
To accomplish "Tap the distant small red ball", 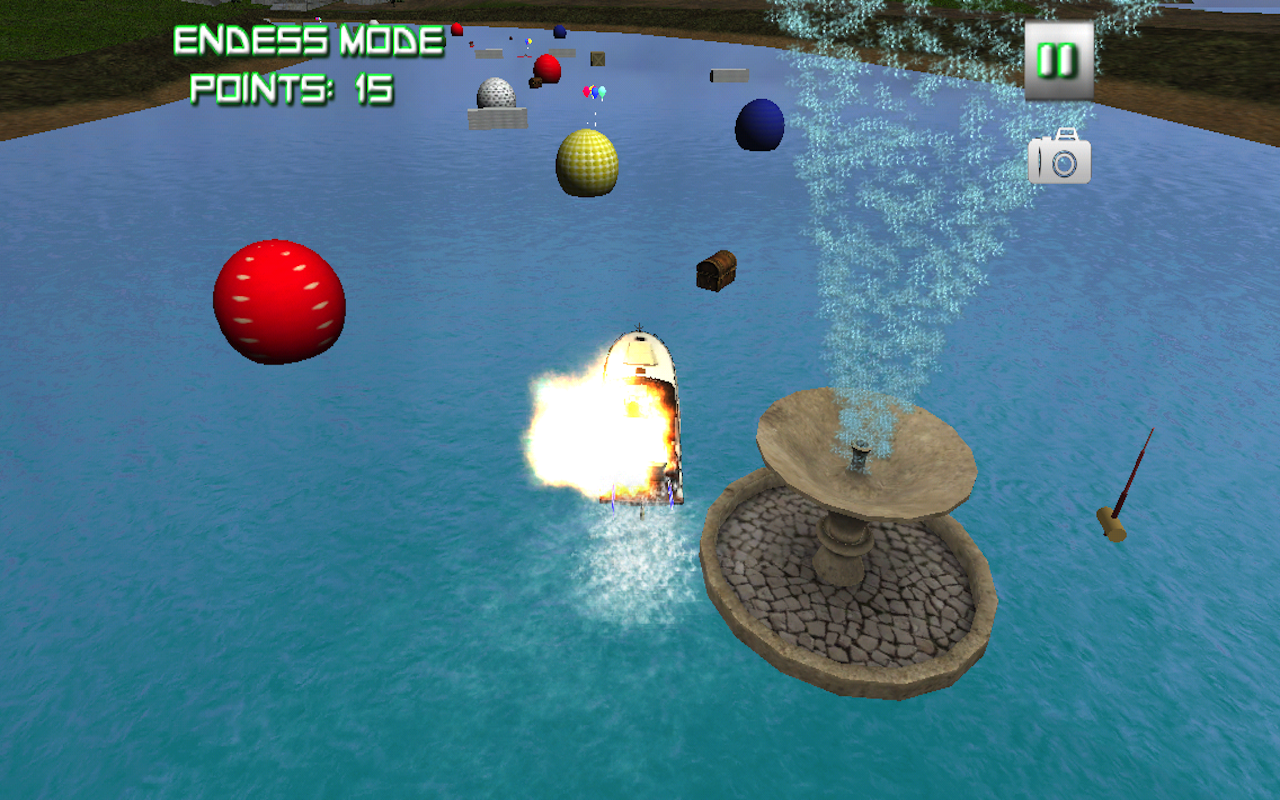I will (455, 28).
